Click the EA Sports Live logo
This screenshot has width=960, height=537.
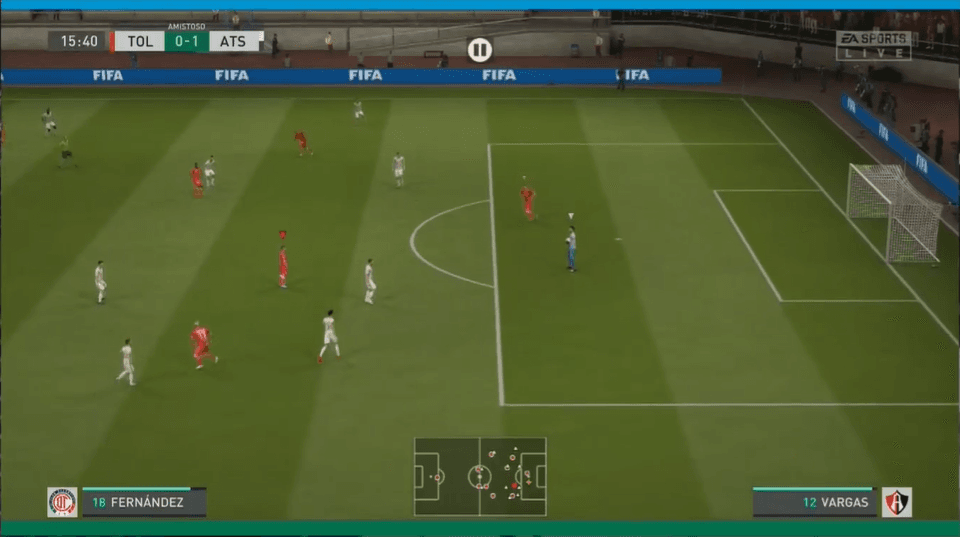[873, 45]
